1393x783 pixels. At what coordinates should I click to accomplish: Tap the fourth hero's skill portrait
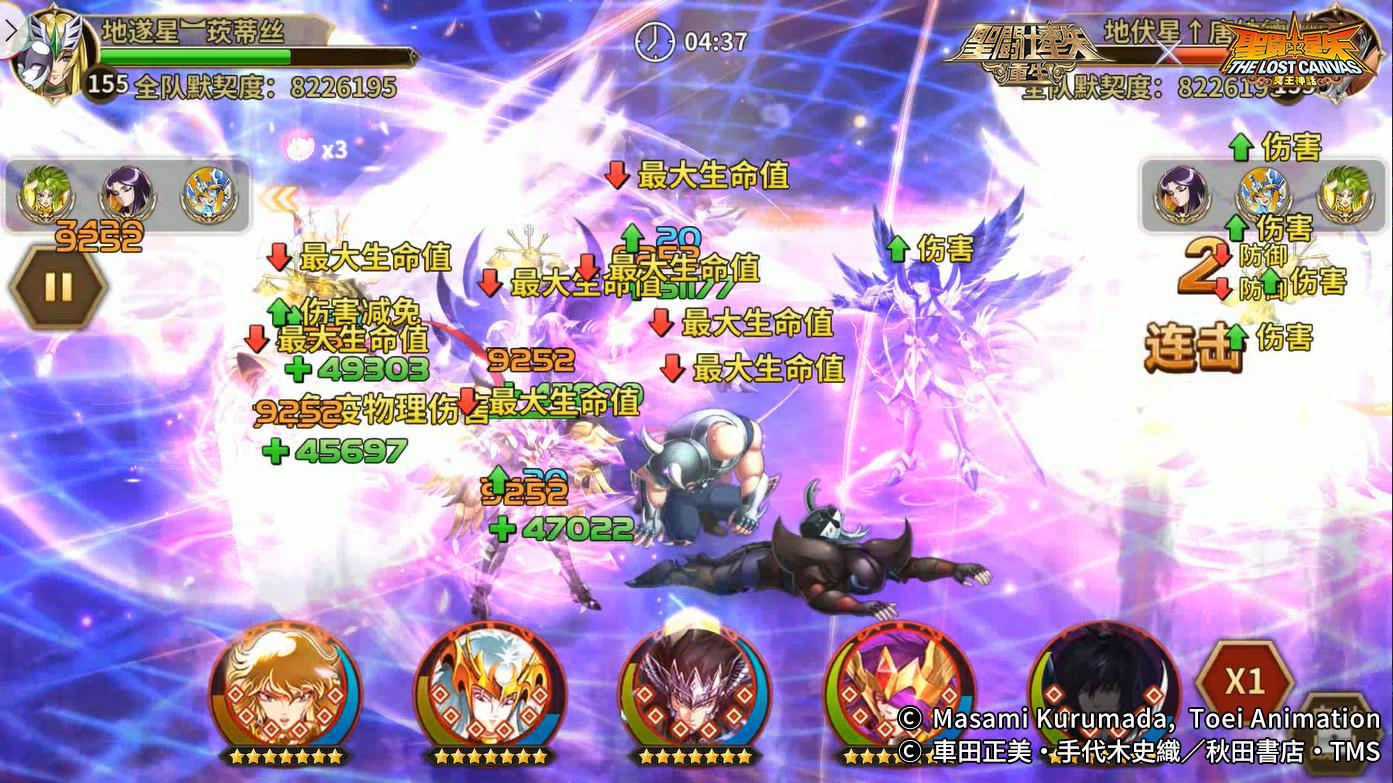(x=899, y=693)
